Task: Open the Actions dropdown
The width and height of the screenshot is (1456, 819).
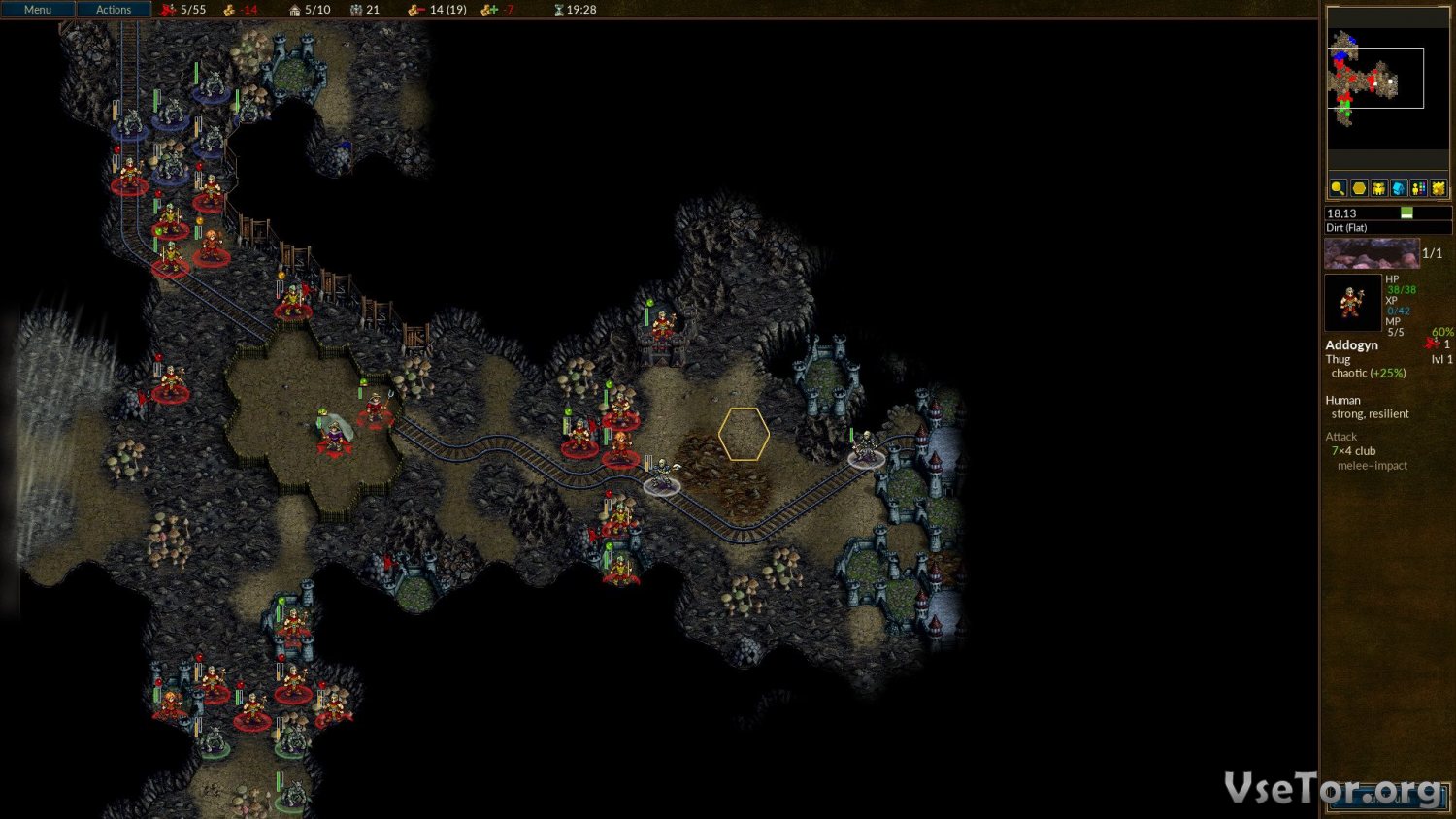Action: (114, 10)
